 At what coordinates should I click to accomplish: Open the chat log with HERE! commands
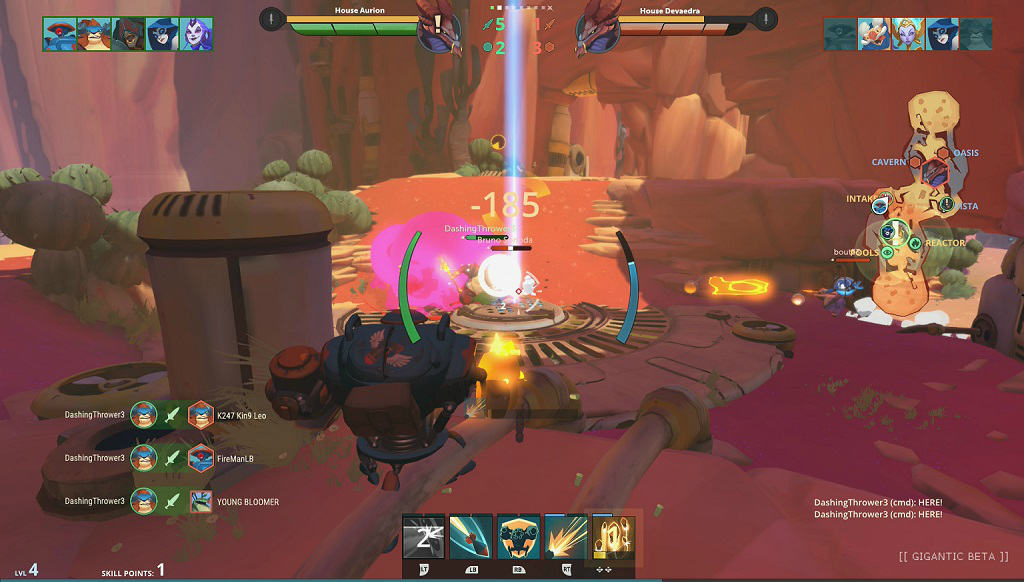(x=878, y=508)
